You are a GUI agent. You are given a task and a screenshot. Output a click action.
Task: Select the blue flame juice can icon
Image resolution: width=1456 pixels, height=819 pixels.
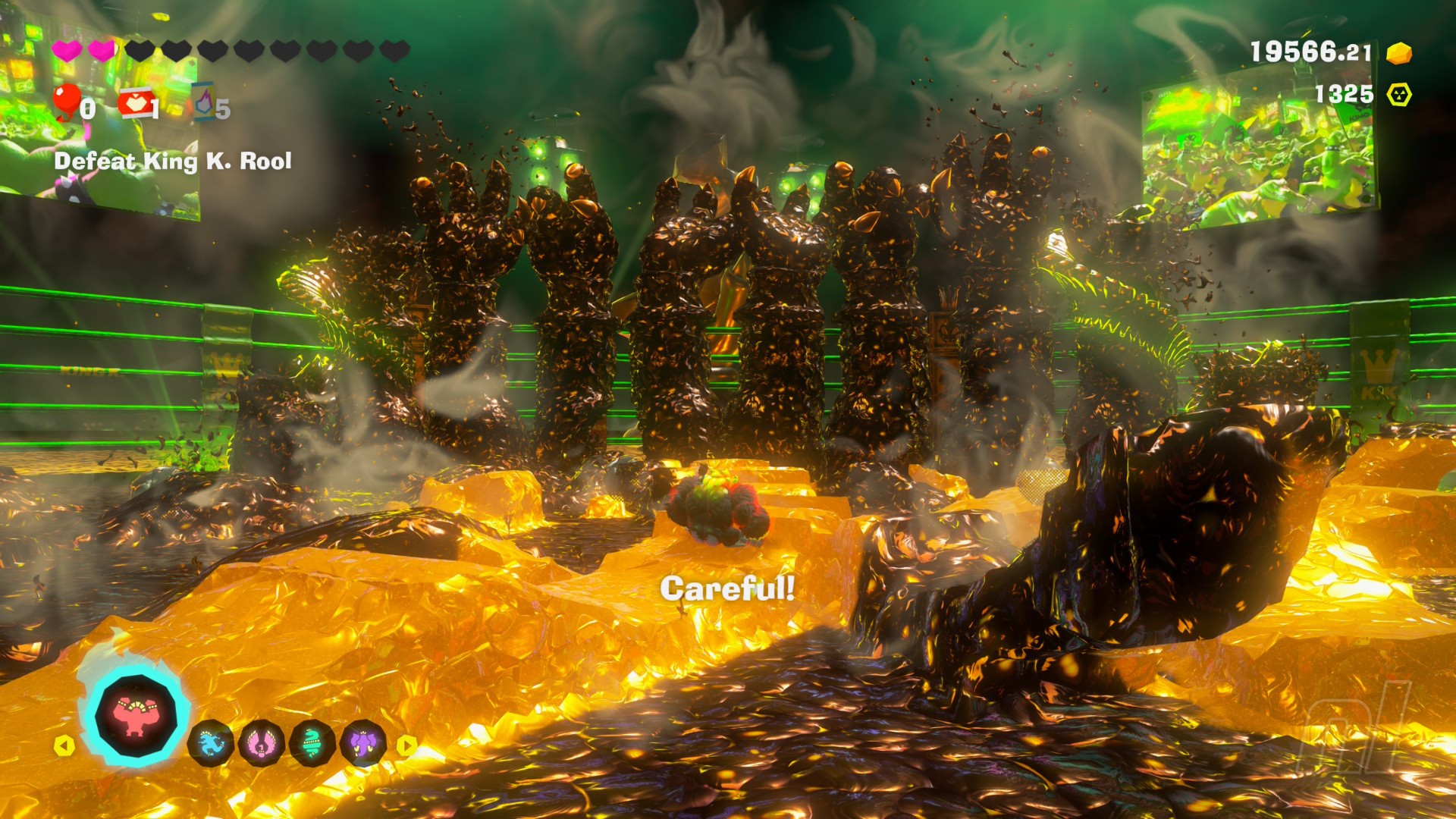[203, 104]
